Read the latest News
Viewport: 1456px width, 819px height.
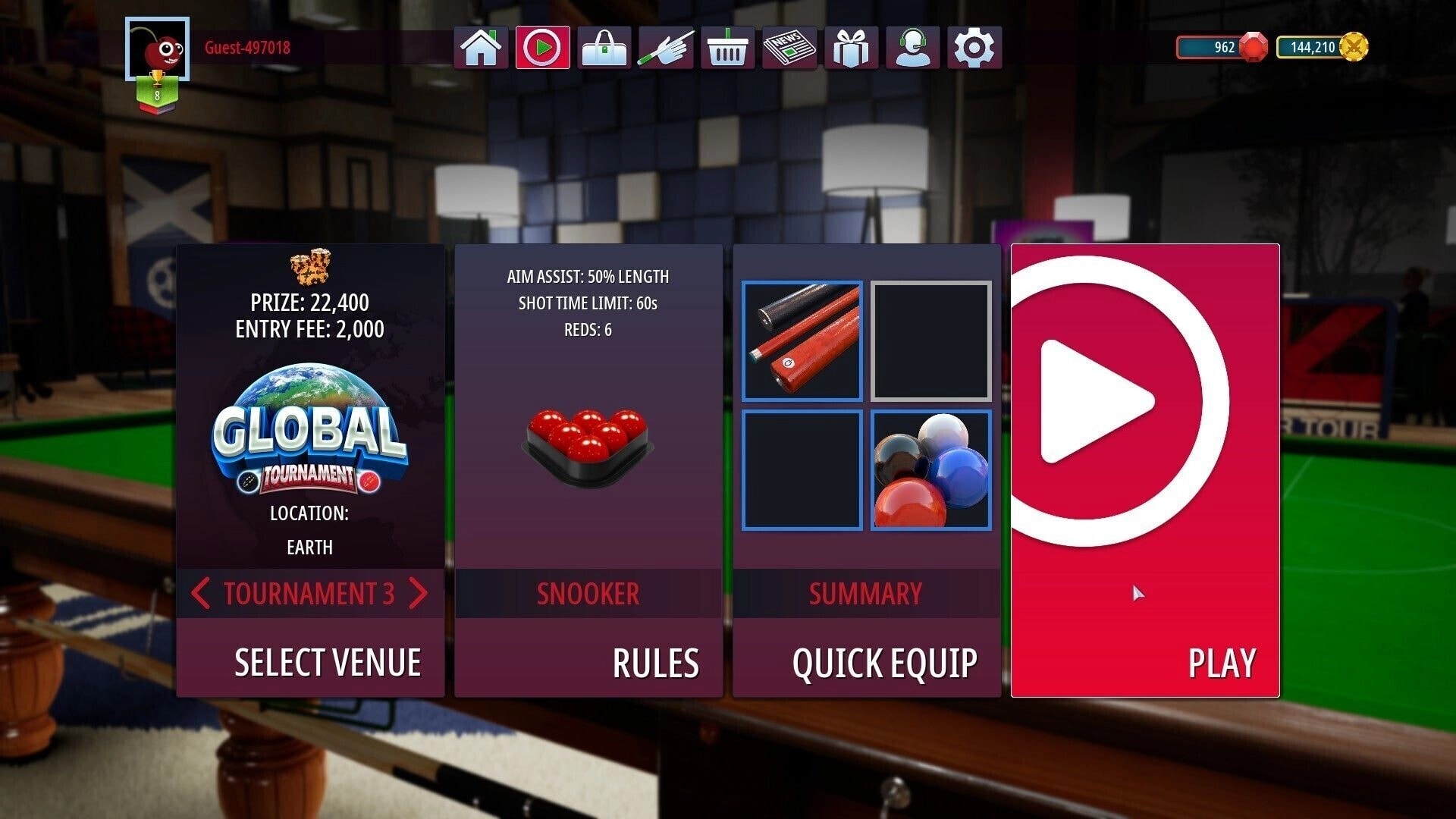pos(789,47)
